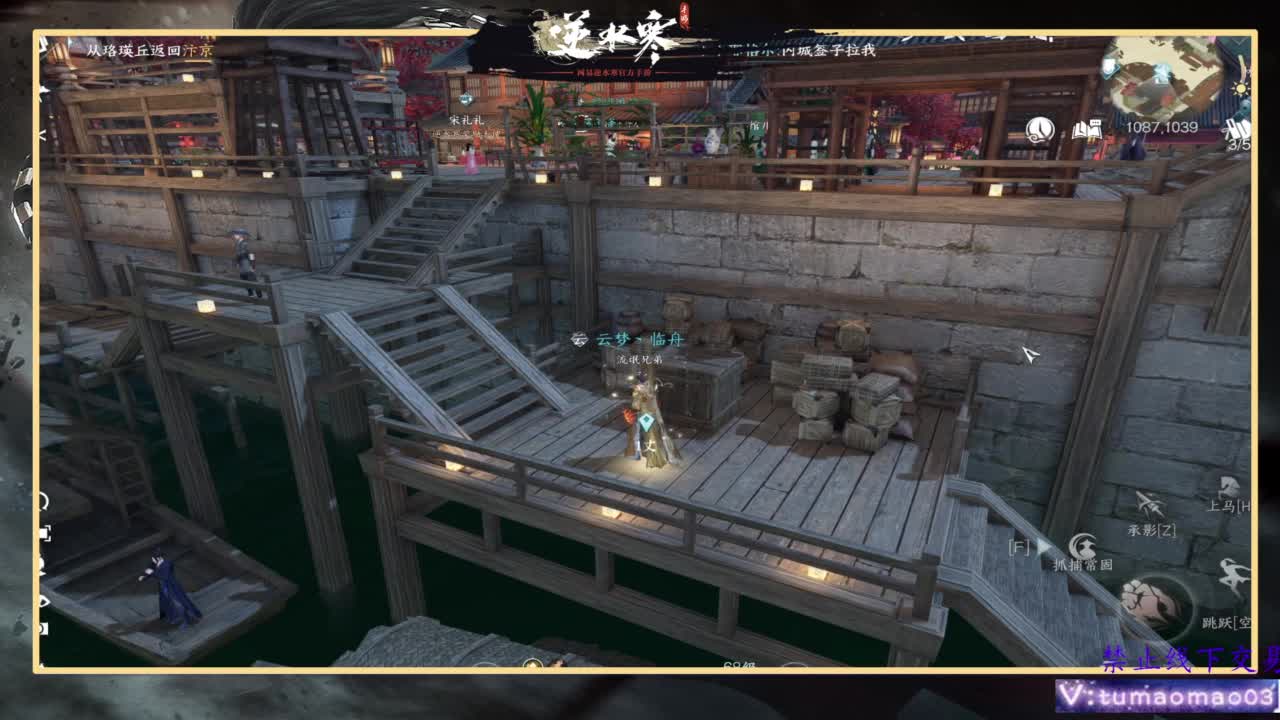Open the journal book icon beside the minimap
The width and height of the screenshot is (1280, 720).
point(1088,128)
